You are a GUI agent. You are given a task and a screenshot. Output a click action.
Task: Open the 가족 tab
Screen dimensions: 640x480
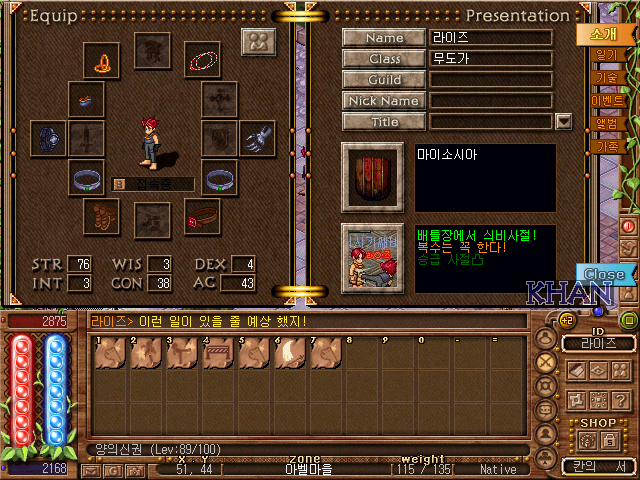[607, 146]
